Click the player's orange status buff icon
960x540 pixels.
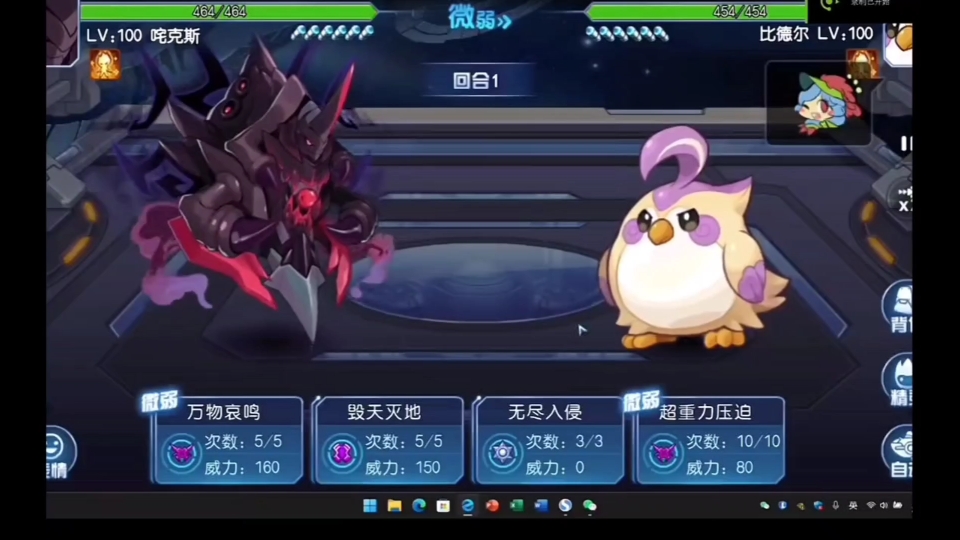click(105, 64)
